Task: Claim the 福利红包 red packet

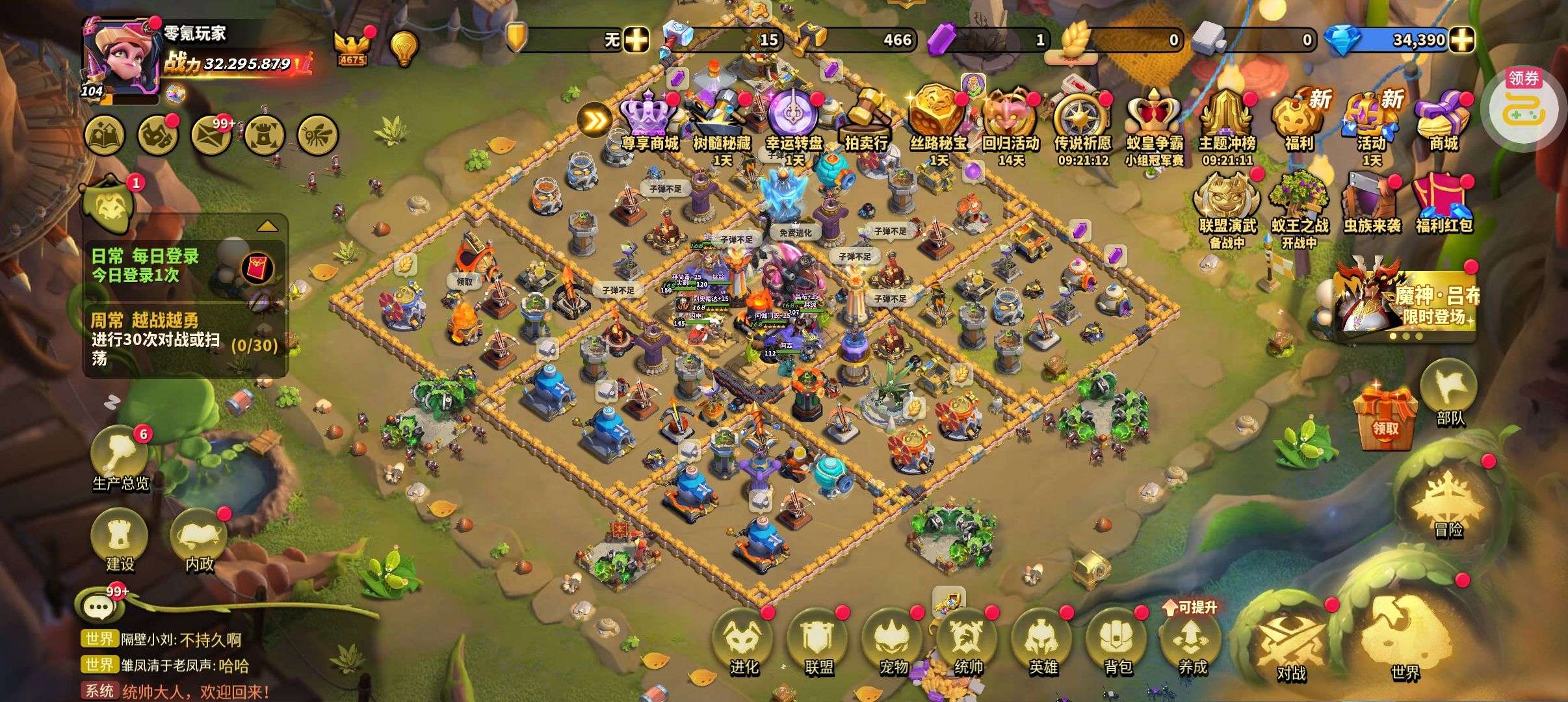Action: [x=1443, y=203]
